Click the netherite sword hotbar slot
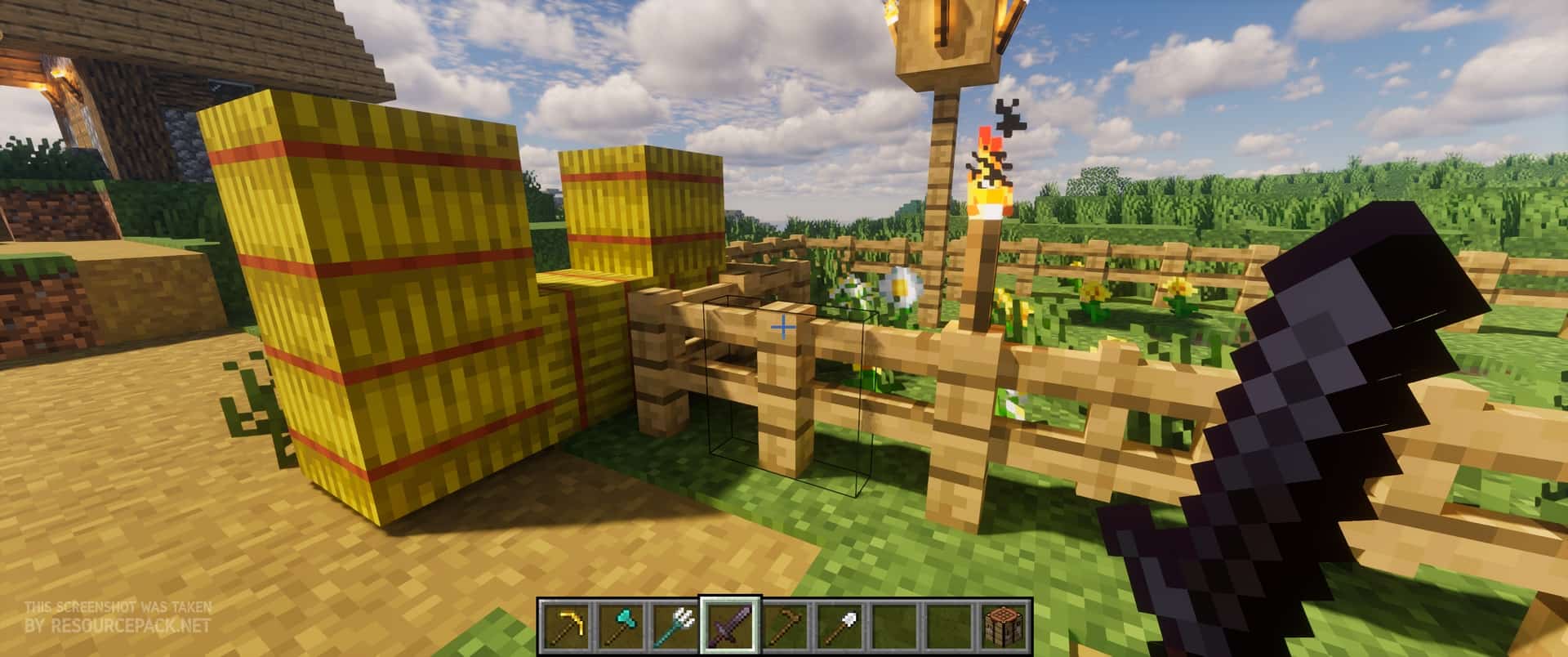The height and width of the screenshot is (657, 1568). tap(730, 625)
